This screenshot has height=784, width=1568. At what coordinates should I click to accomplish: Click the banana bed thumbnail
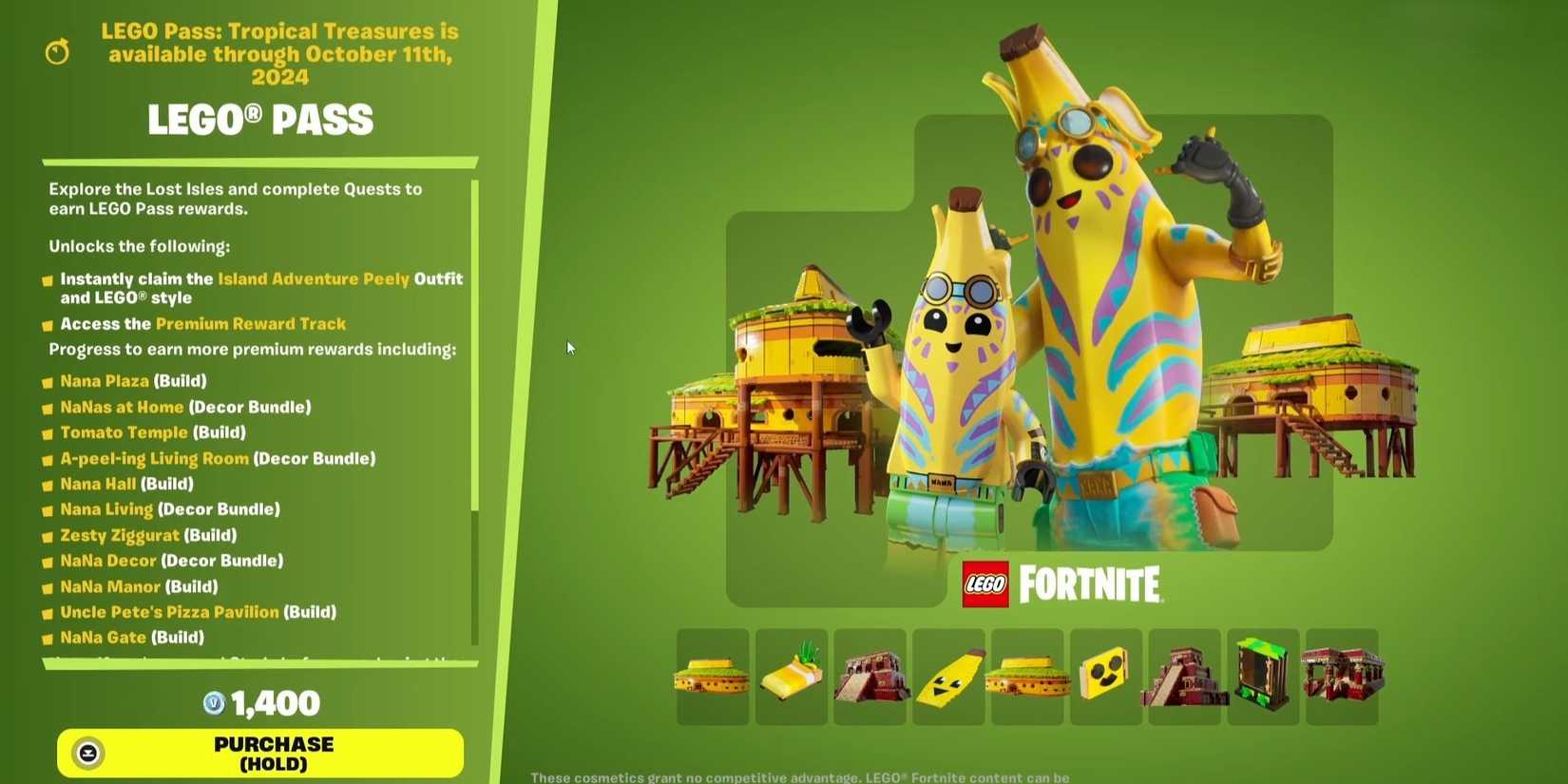pyautogui.click(x=791, y=677)
